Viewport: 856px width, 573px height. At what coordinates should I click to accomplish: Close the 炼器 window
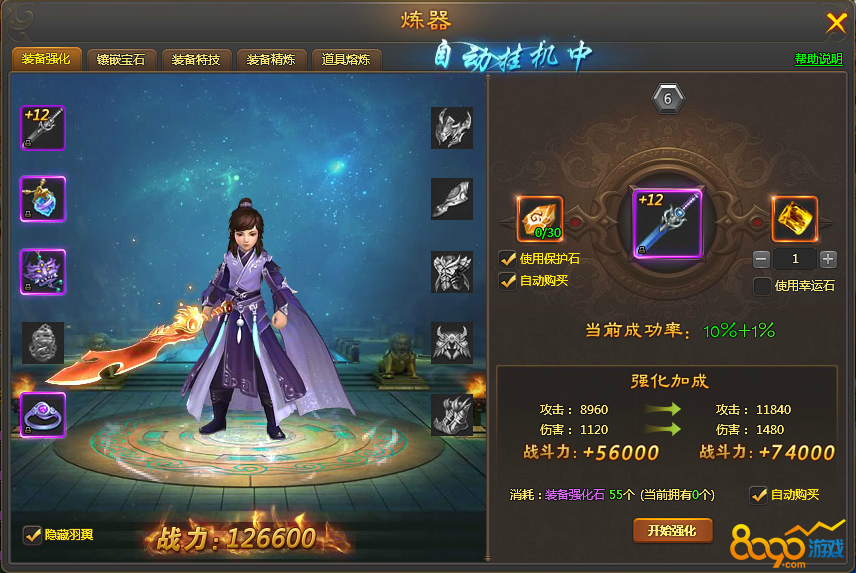click(x=836, y=22)
